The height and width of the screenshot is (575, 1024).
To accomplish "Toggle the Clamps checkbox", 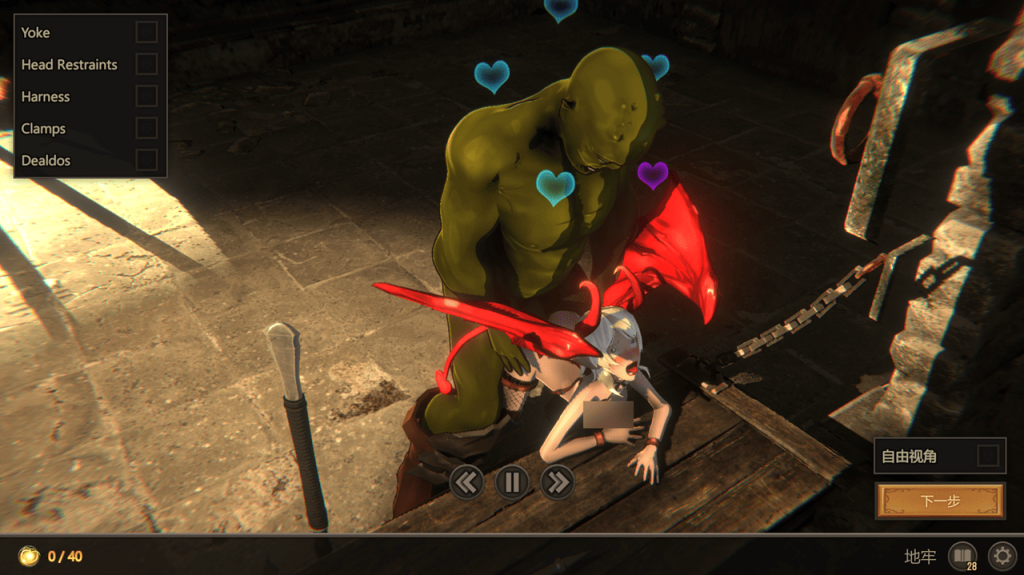I will point(146,128).
